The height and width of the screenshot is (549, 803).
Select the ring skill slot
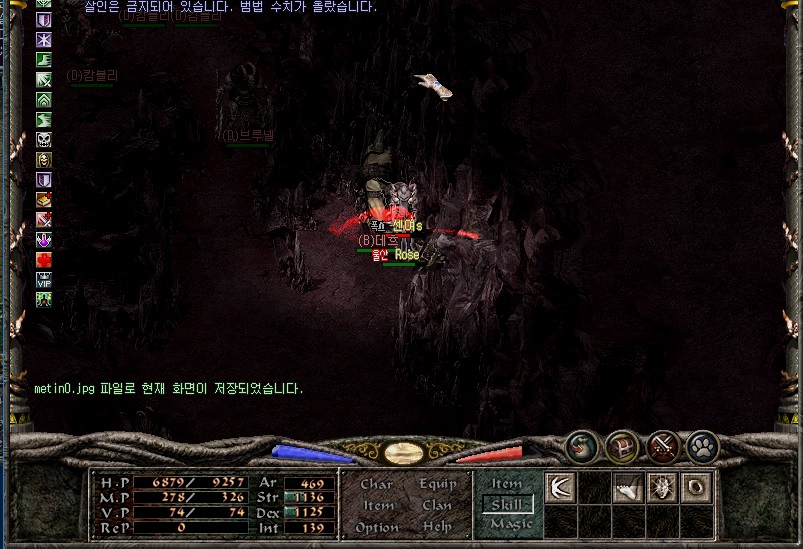coord(696,488)
